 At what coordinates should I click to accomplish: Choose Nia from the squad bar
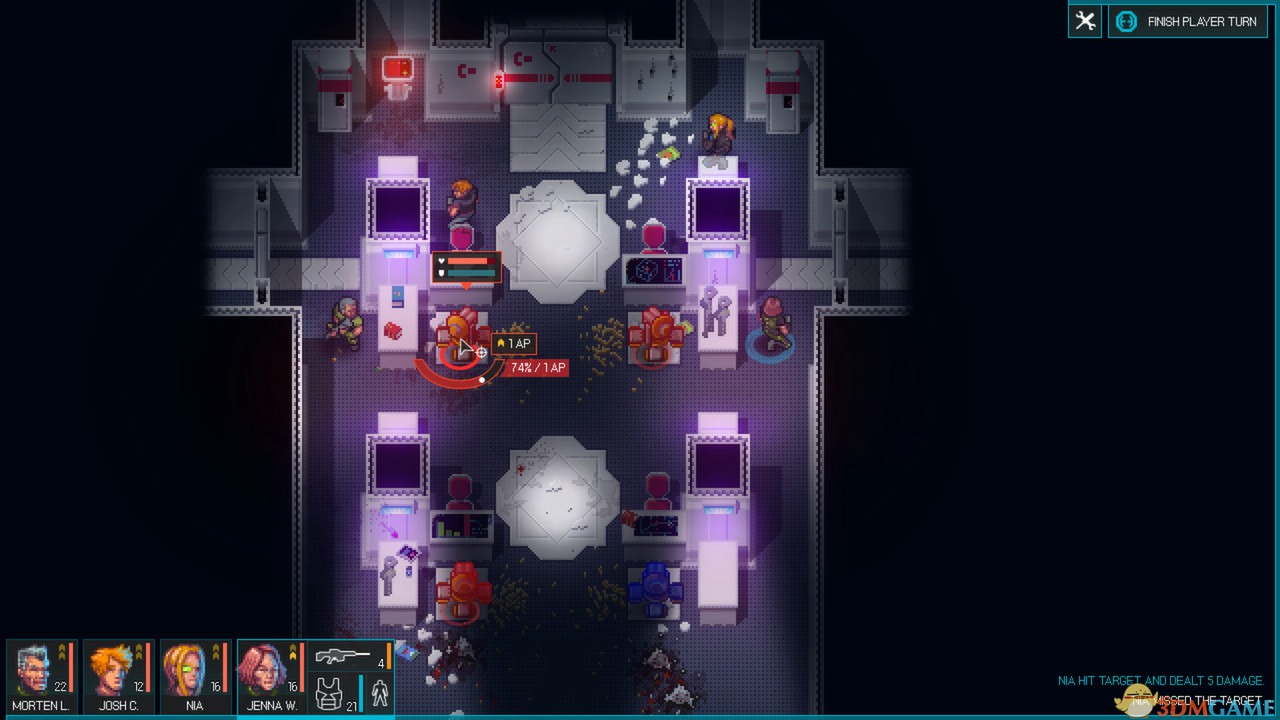point(194,676)
